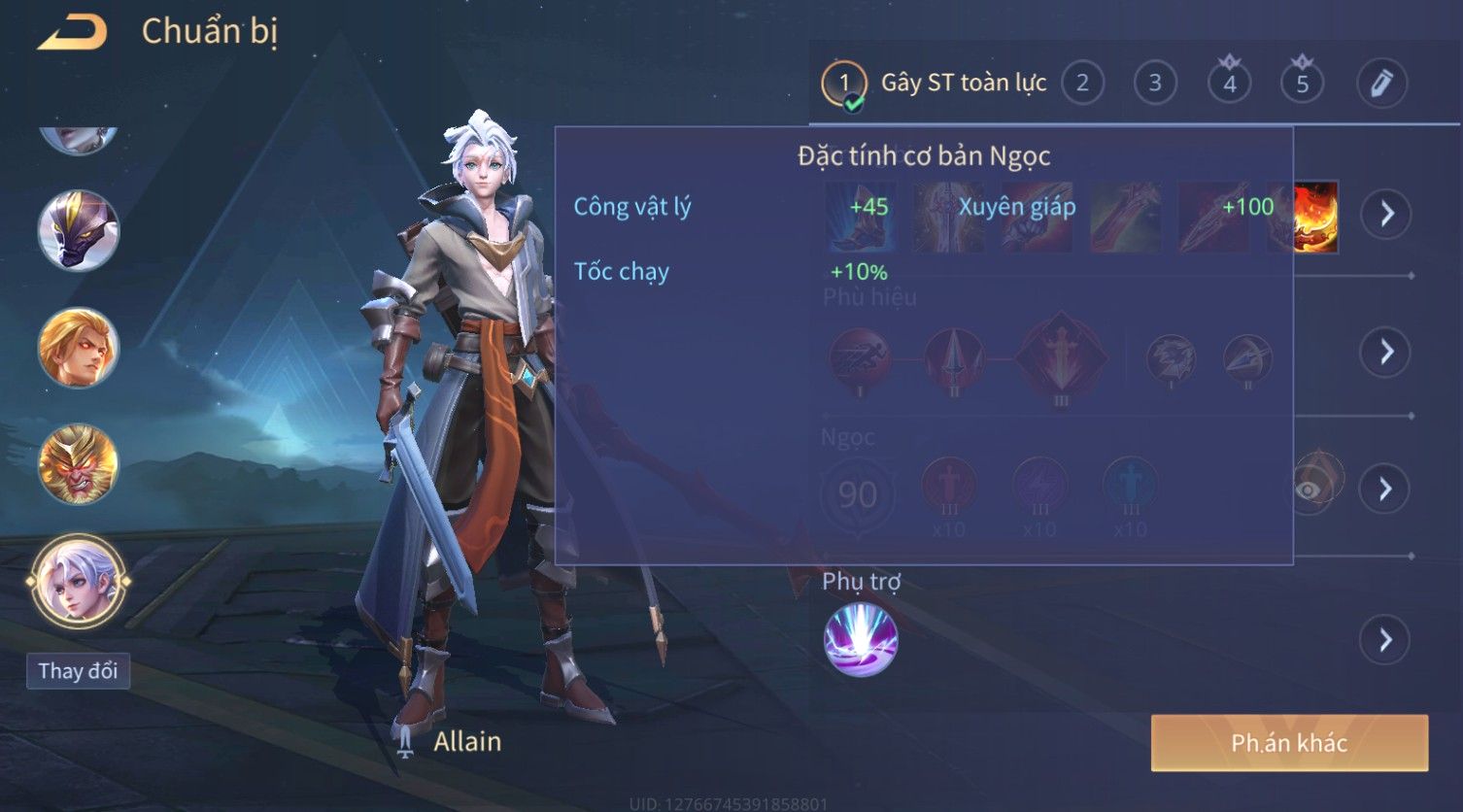Pick the golden monkey king hero portrait

[78, 464]
